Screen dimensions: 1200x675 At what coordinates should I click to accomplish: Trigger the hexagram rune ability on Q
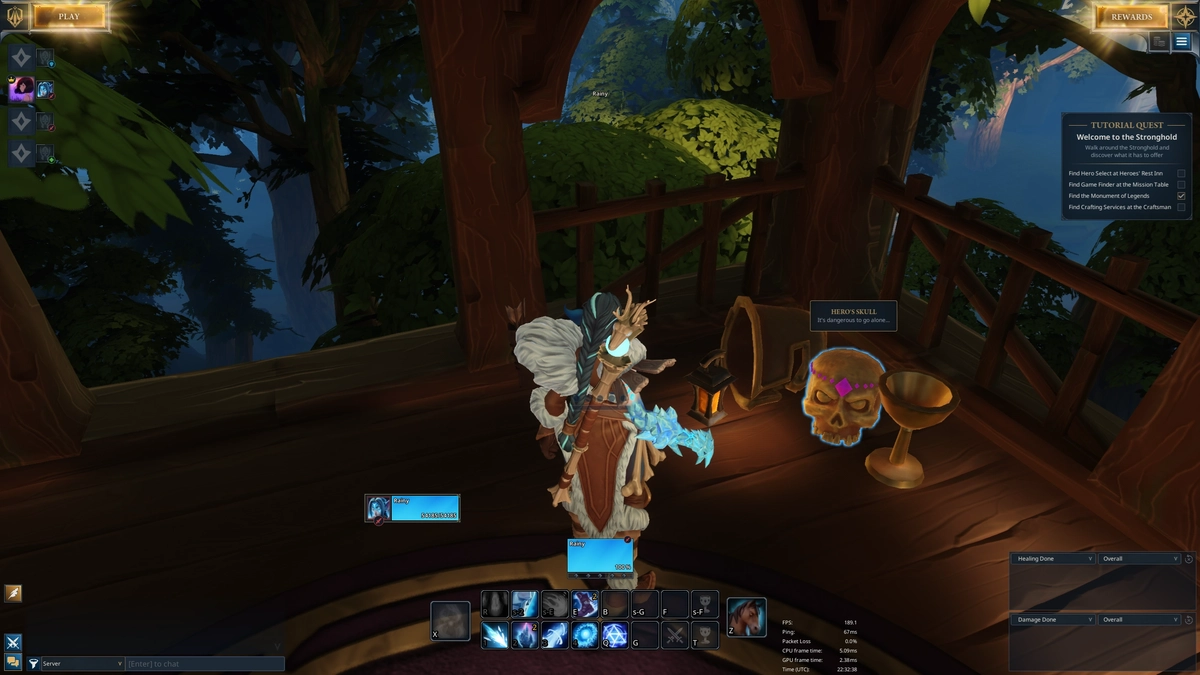[x=615, y=635]
